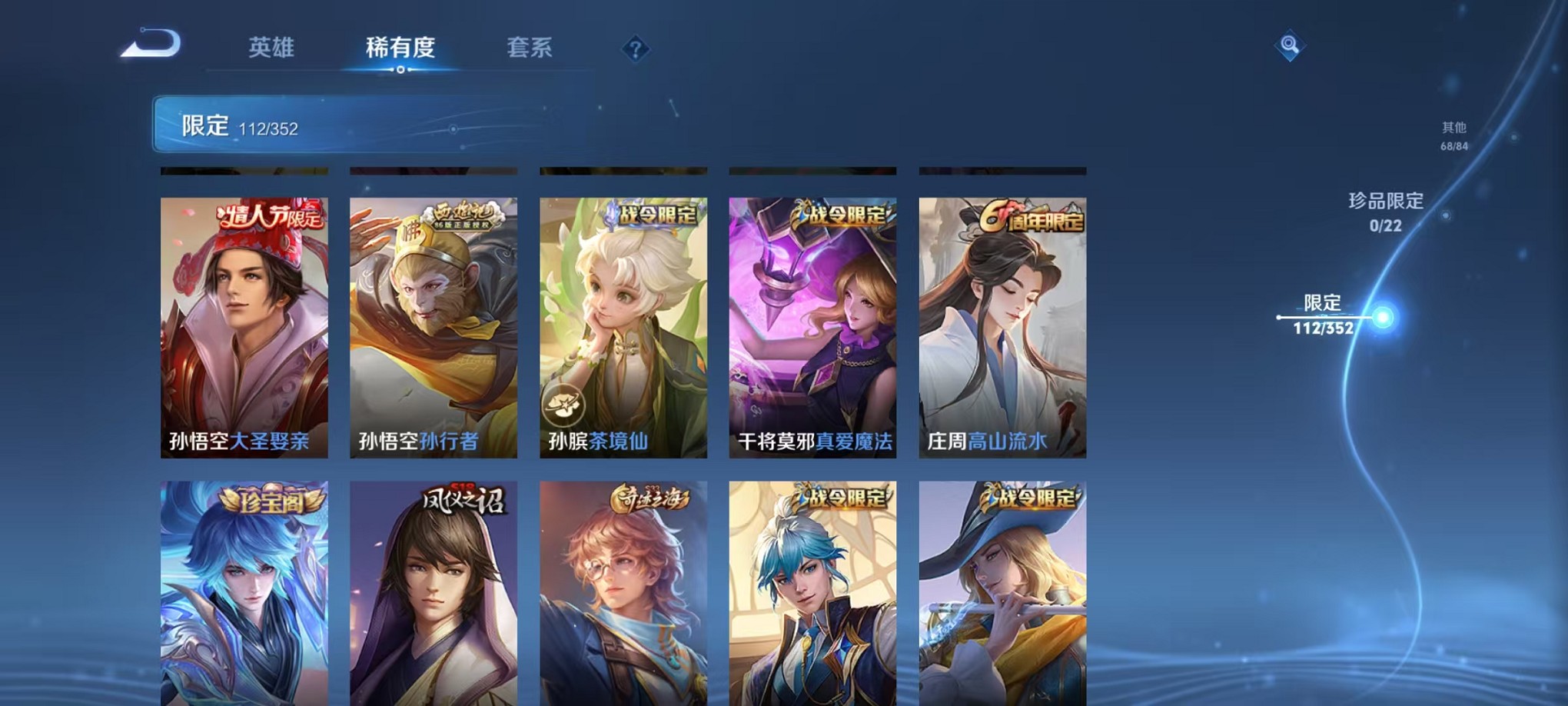The width and height of the screenshot is (1568, 706).
Task: Select 其他 68/84 on the right rail
Action: click(x=1453, y=136)
